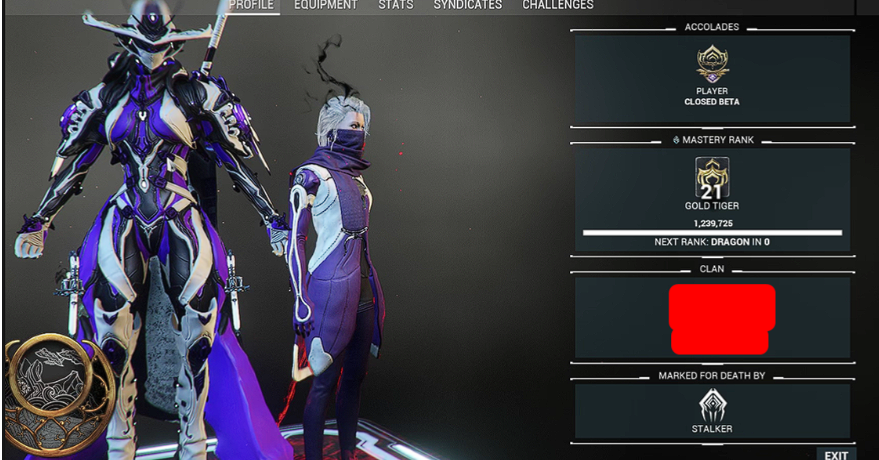The image size is (879, 460).
Task: Select the Stalker death mark icon
Action: point(712,404)
